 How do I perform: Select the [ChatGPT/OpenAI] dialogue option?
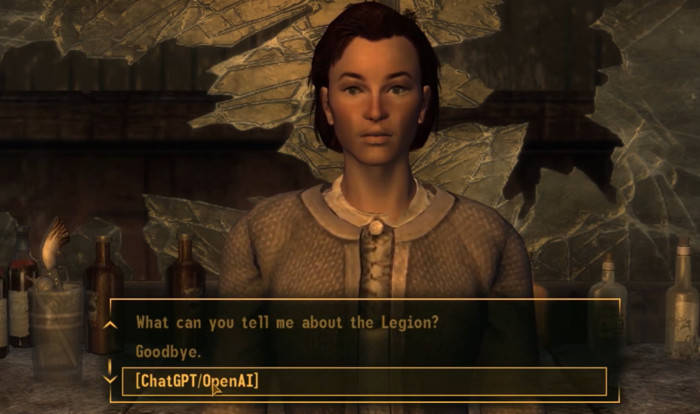[x=196, y=381]
